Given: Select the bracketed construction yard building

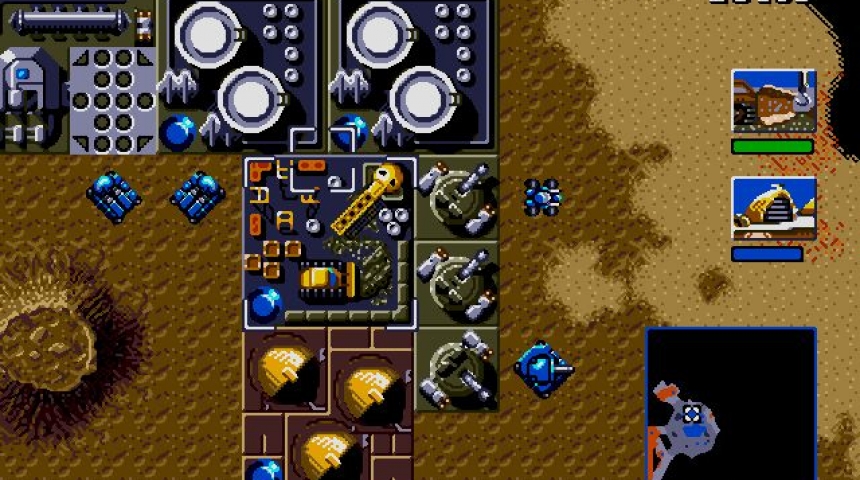Looking at the screenshot, I should coord(330,242).
